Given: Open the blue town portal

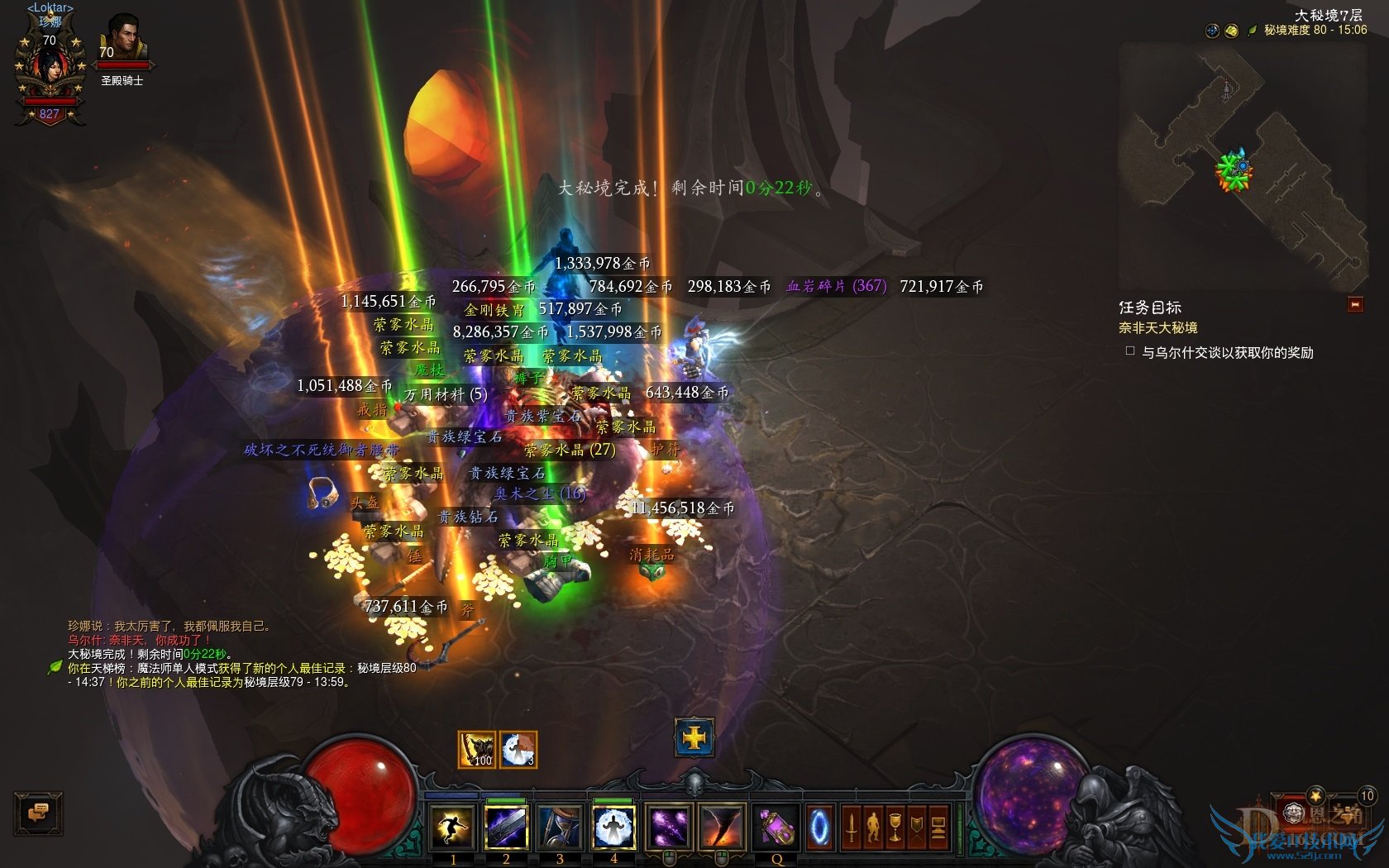Looking at the screenshot, I should [x=819, y=827].
